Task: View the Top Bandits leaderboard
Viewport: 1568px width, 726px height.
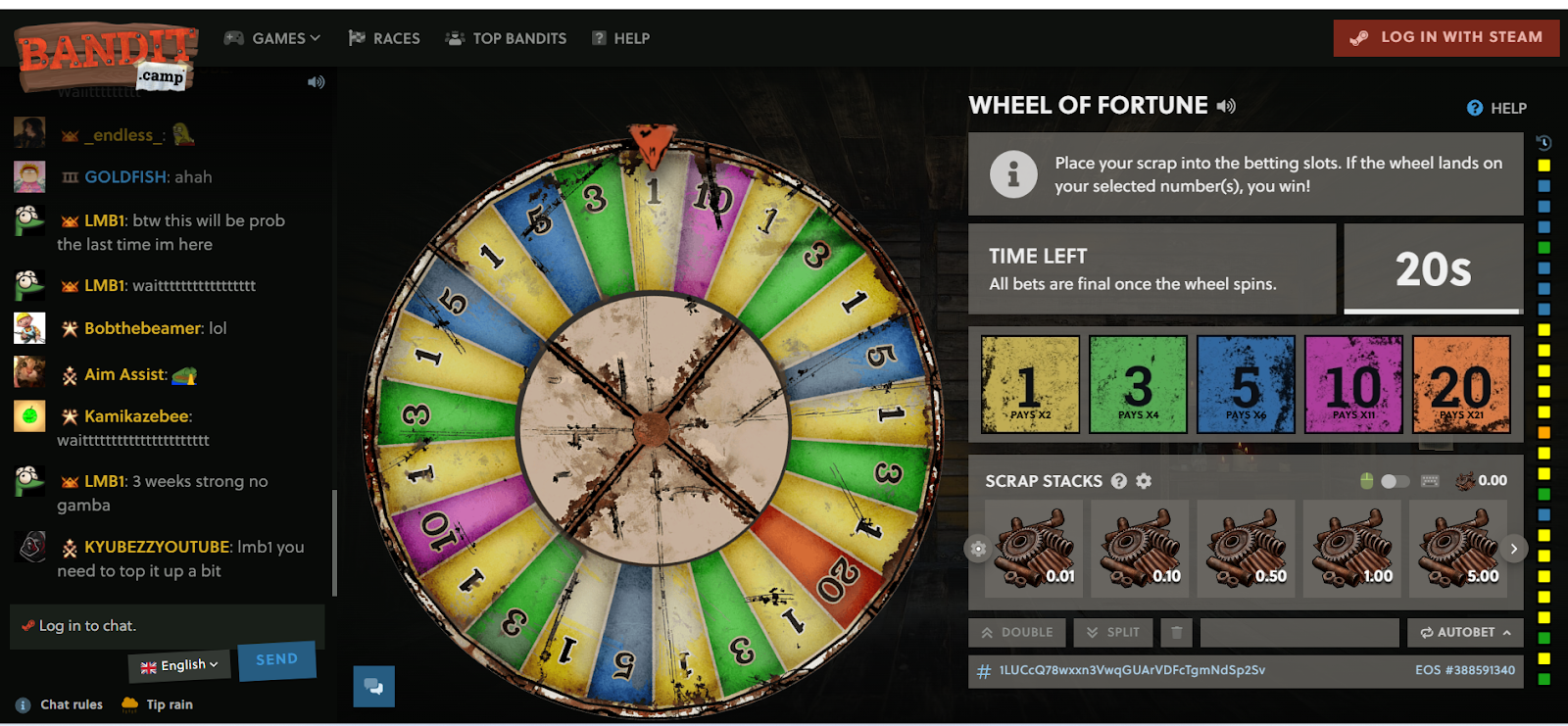Action: point(506,38)
